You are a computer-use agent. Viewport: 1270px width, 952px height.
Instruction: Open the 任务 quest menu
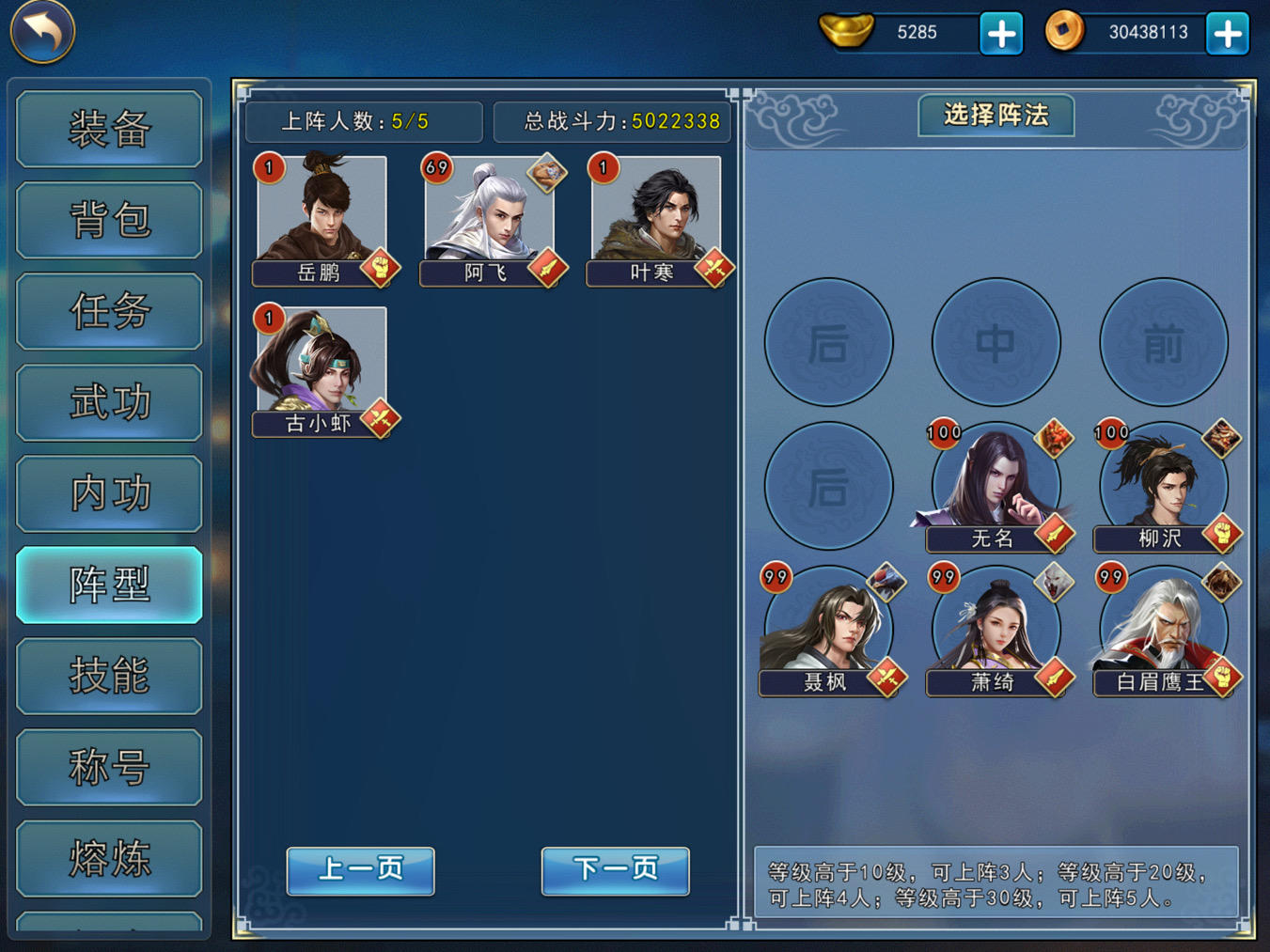(109, 311)
